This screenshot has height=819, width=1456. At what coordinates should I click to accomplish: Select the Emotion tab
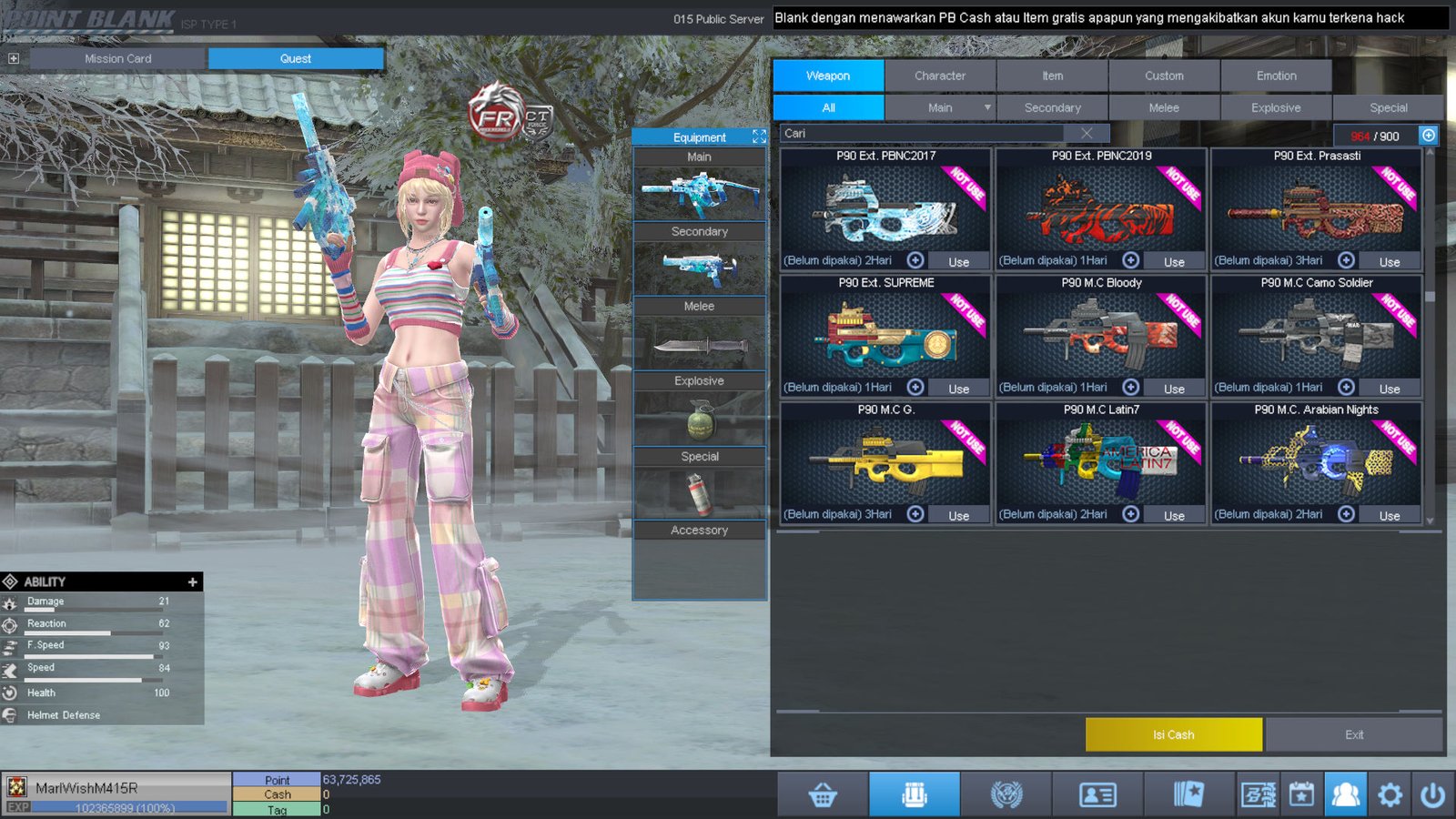coord(1276,76)
